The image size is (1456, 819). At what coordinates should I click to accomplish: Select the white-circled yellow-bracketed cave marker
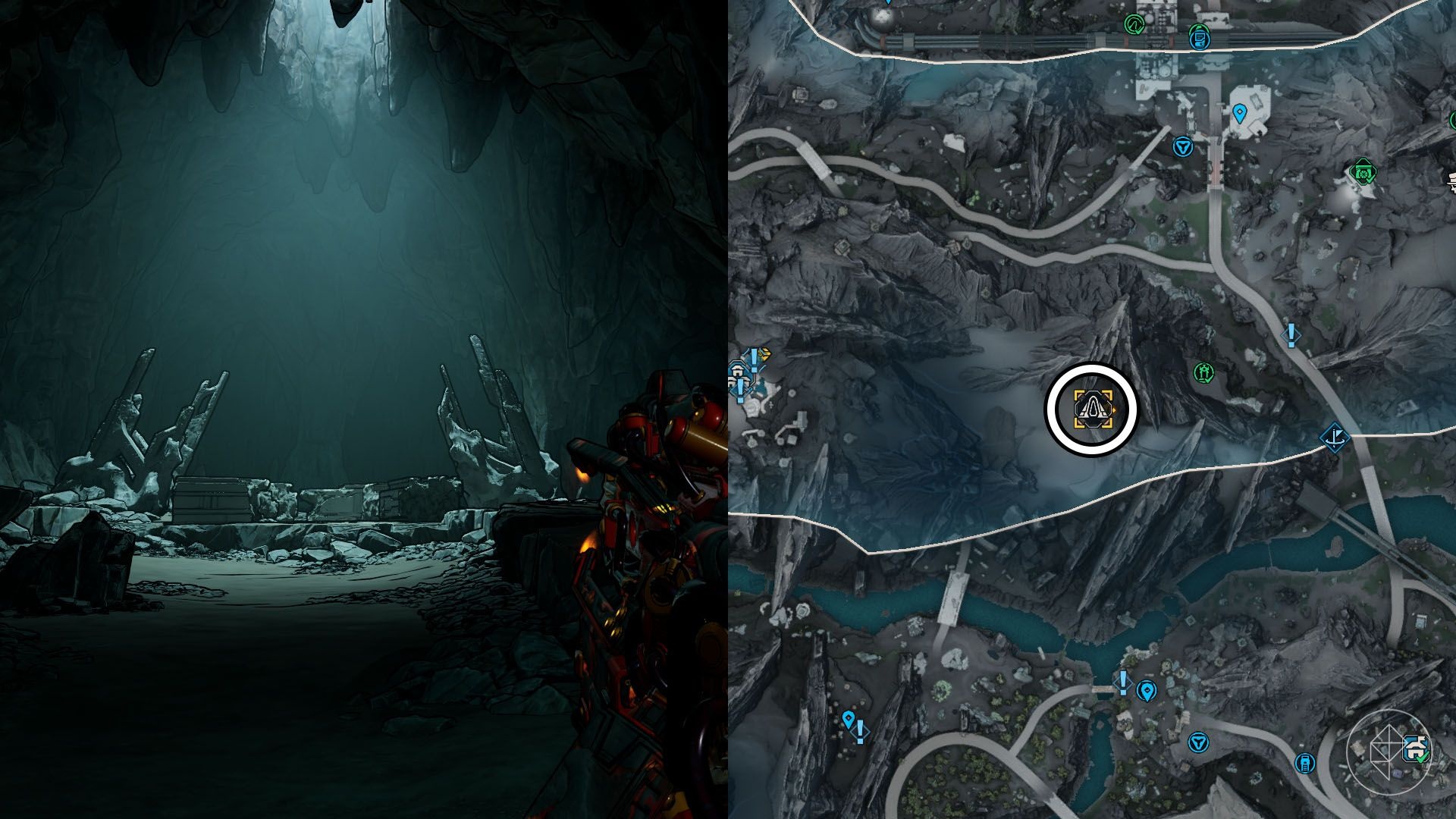1092,409
